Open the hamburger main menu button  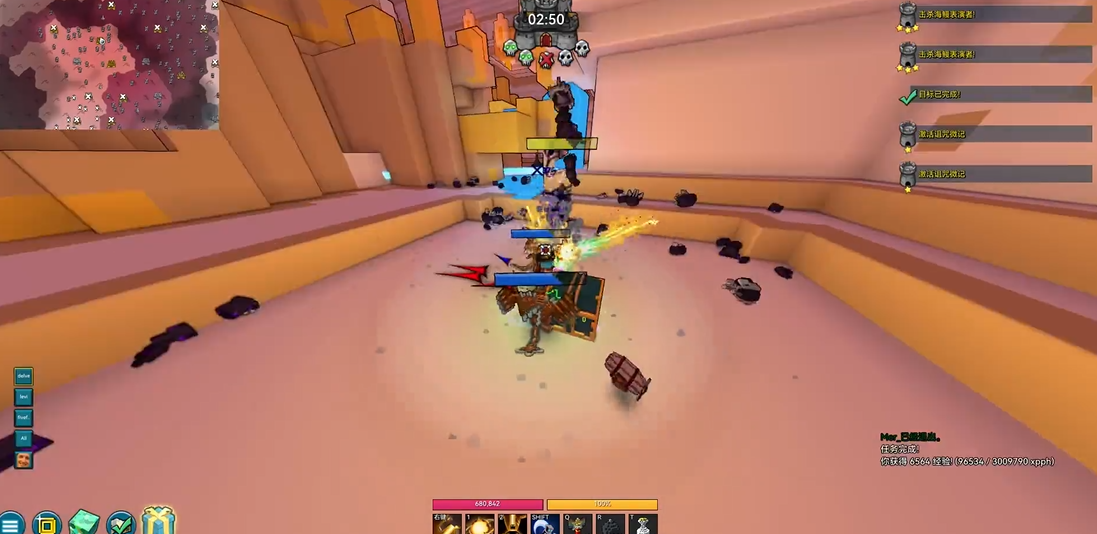click(x=10, y=524)
